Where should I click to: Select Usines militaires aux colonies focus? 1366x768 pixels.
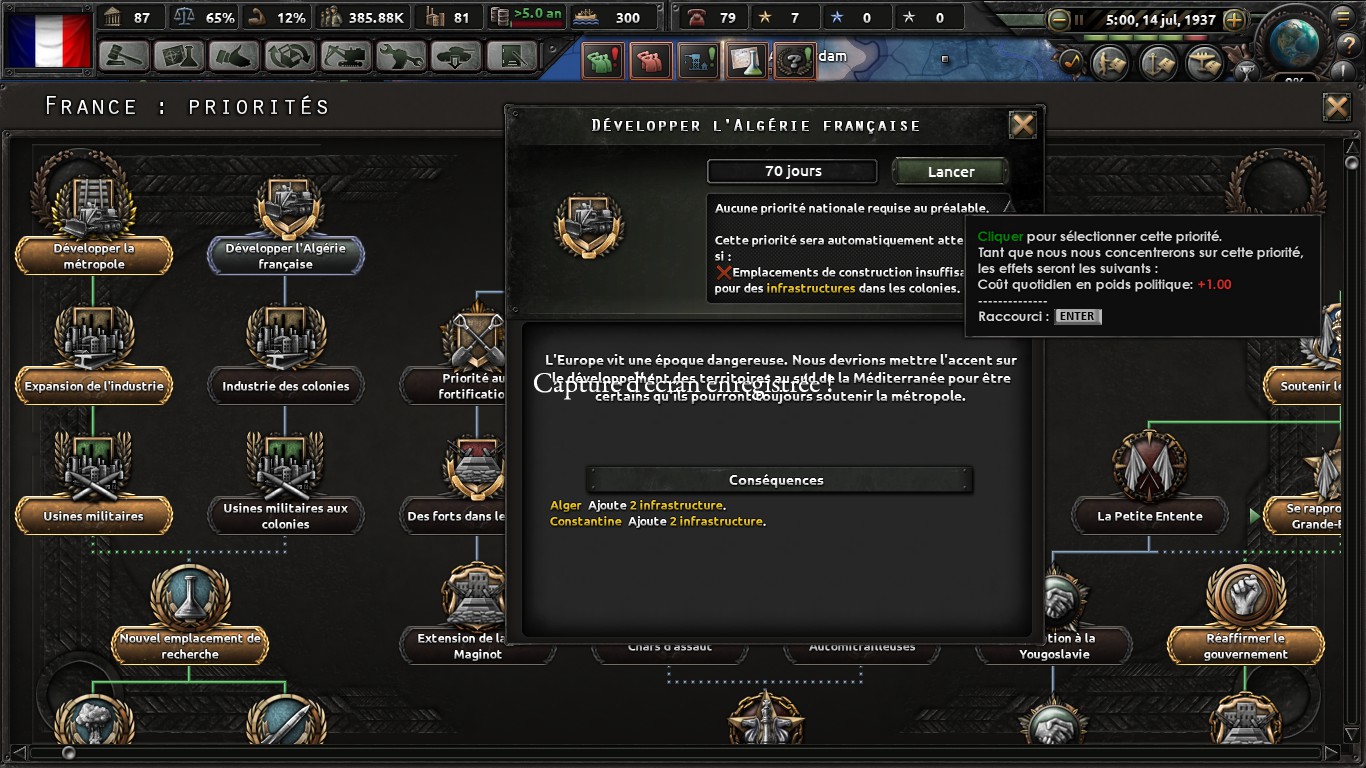285,516
